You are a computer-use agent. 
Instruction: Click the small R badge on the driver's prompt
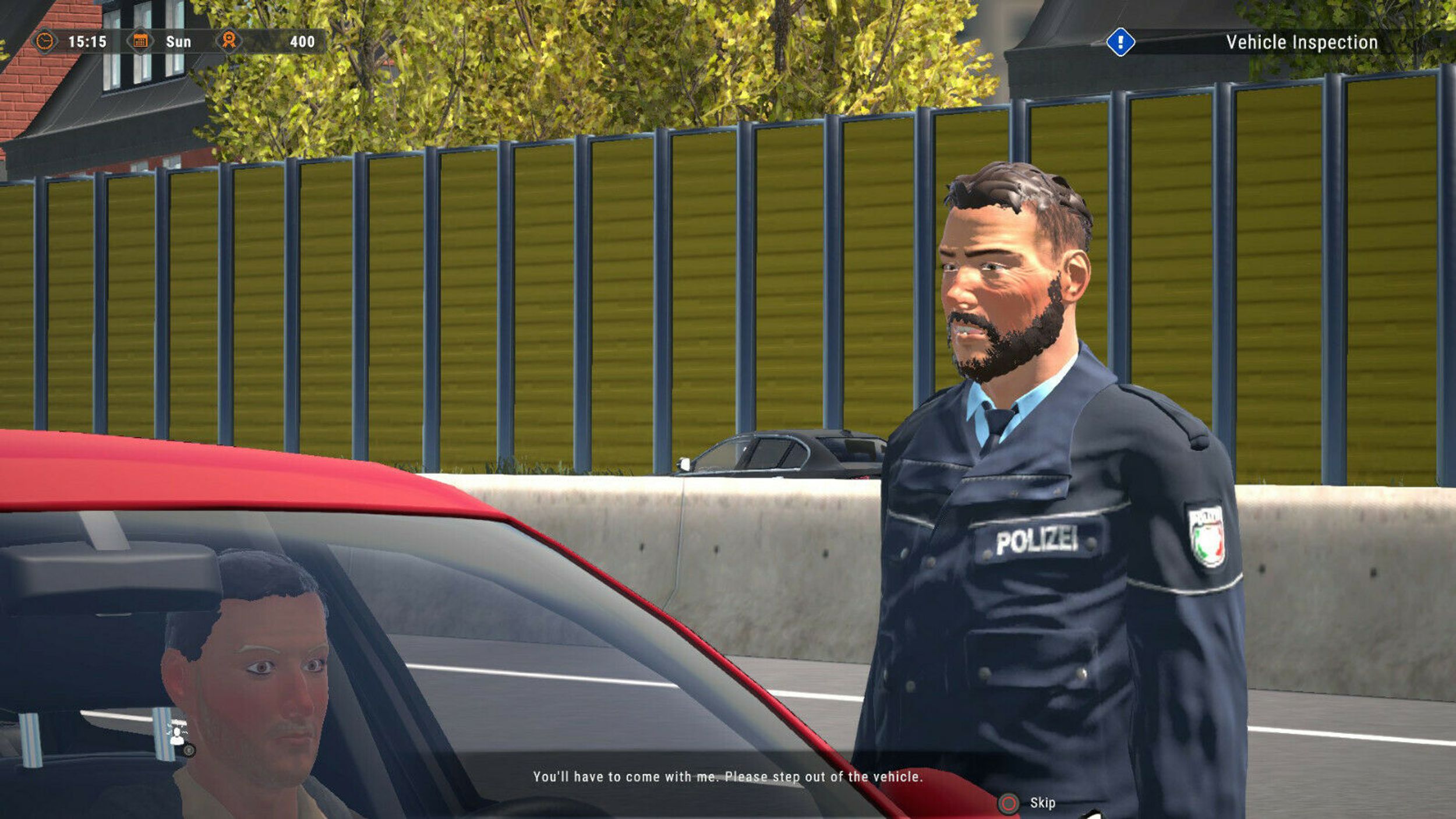[x=189, y=750]
